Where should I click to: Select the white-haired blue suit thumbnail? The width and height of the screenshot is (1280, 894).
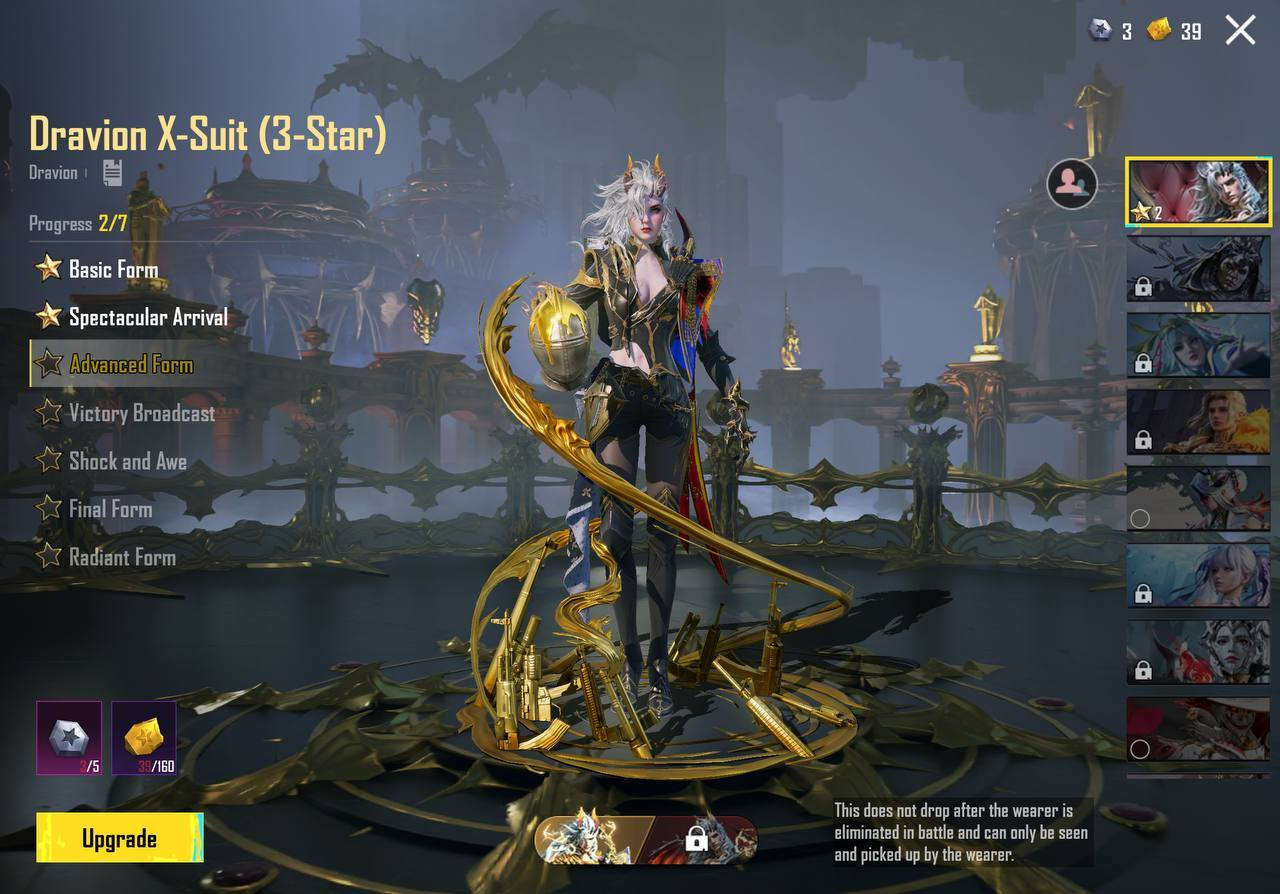tap(1199, 575)
